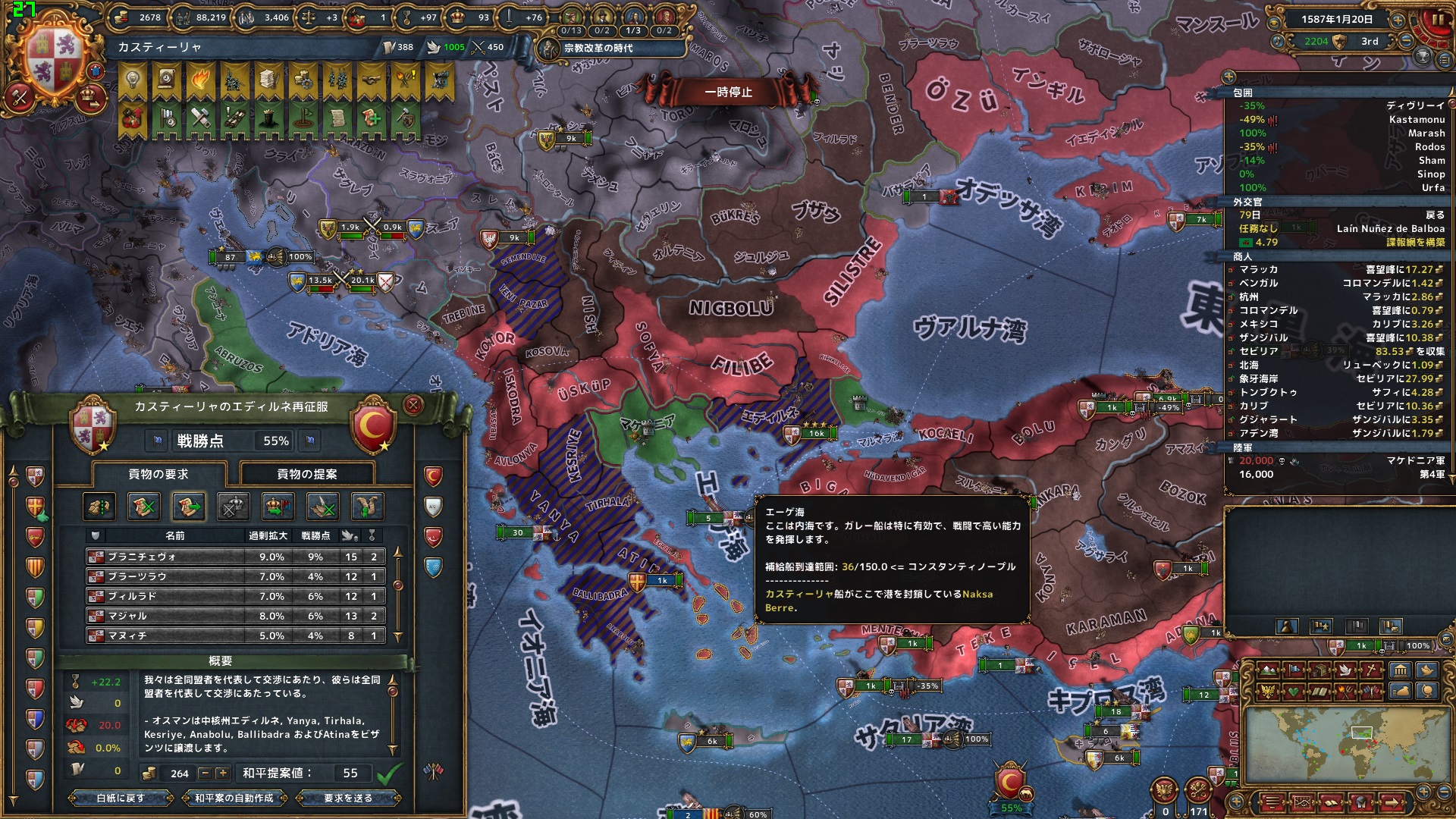Select the ブラニチェヴォ province row
The width and height of the screenshot is (1456, 819).
coord(235,557)
